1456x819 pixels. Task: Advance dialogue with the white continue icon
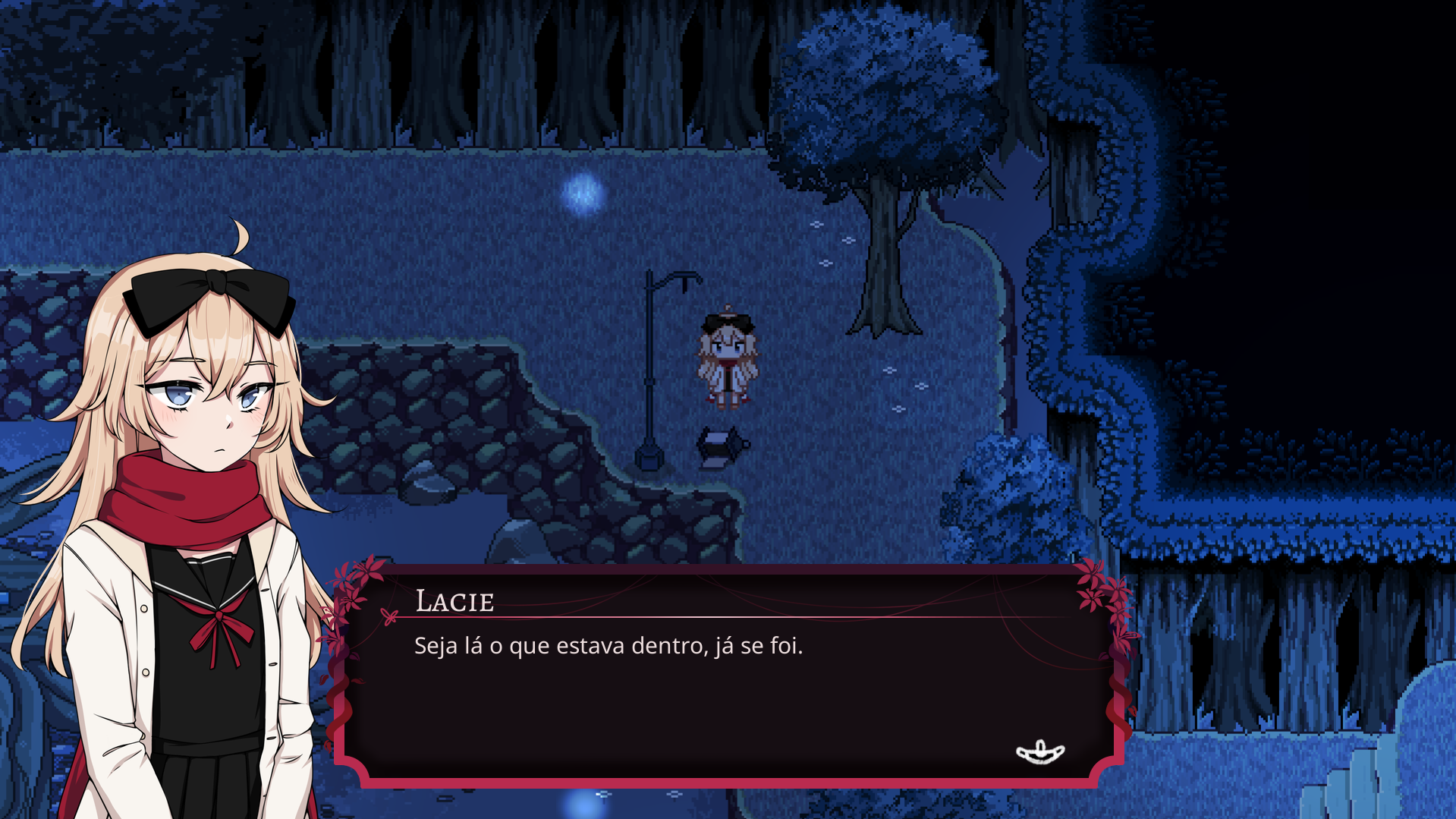coord(1039,751)
